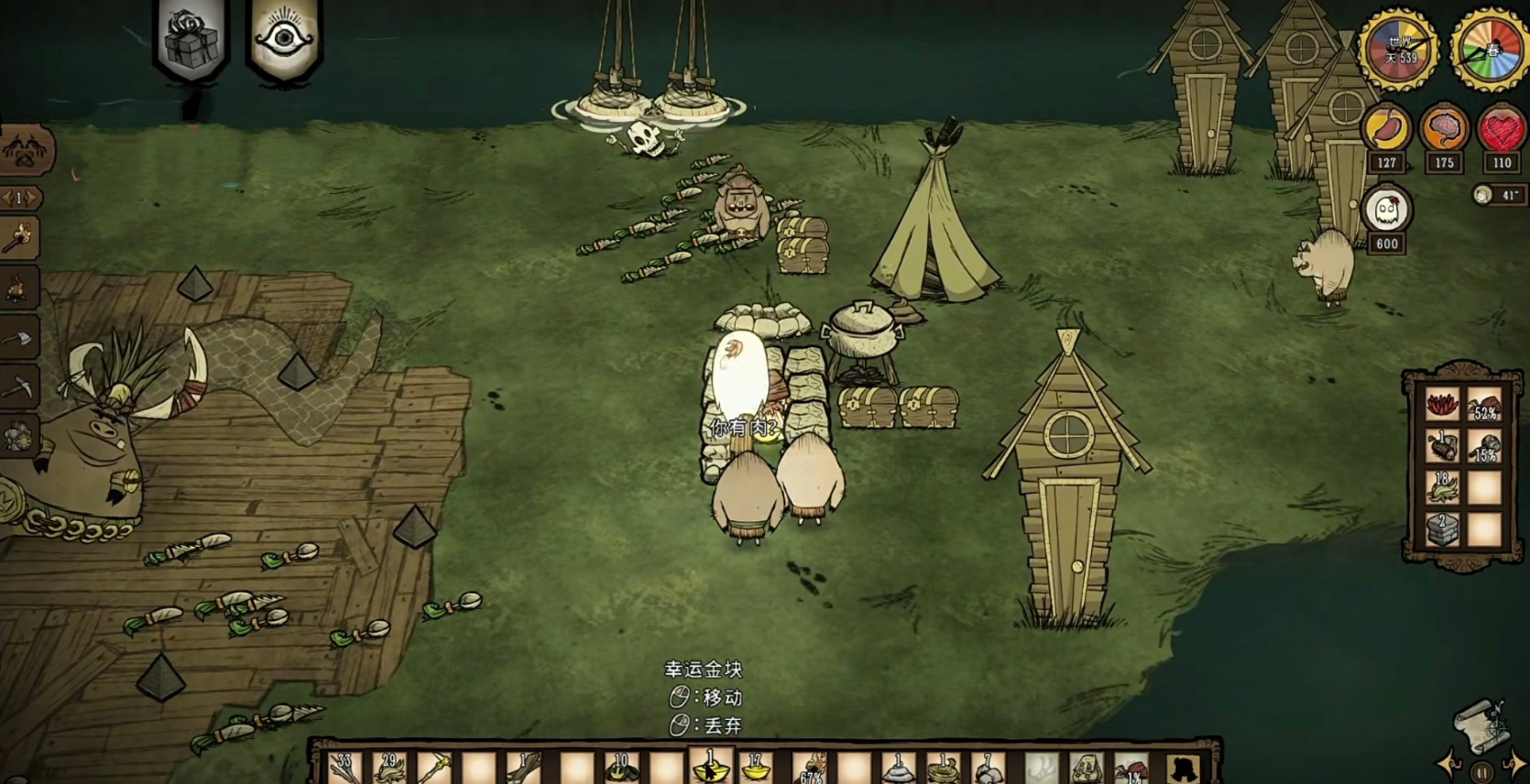1530x784 pixels.
Task: Select the torch at 67% durability
Action: tap(808, 768)
